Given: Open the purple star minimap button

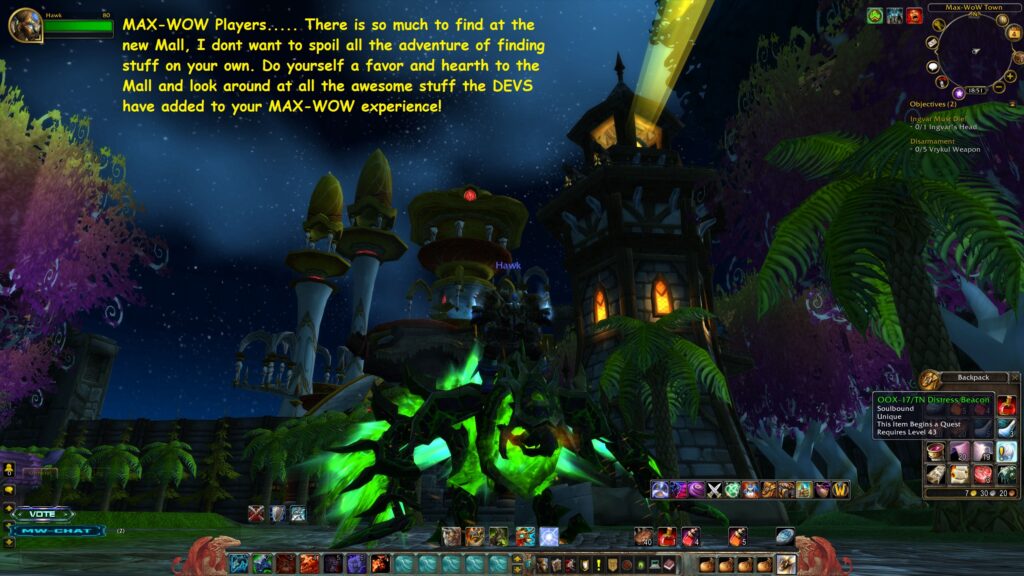Looking at the screenshot, I should 958,92.
